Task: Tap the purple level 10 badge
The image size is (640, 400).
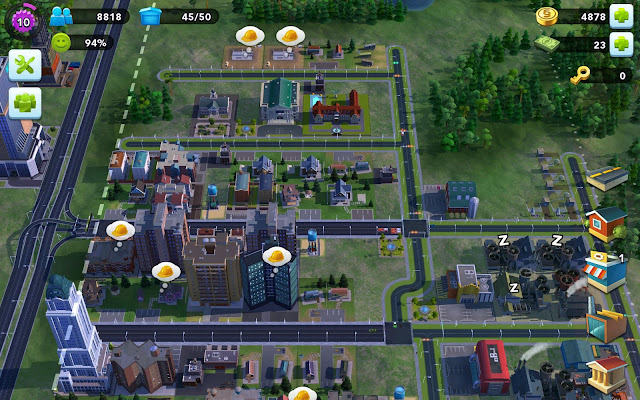Action: pyautogui.click(x=22, y=16)
